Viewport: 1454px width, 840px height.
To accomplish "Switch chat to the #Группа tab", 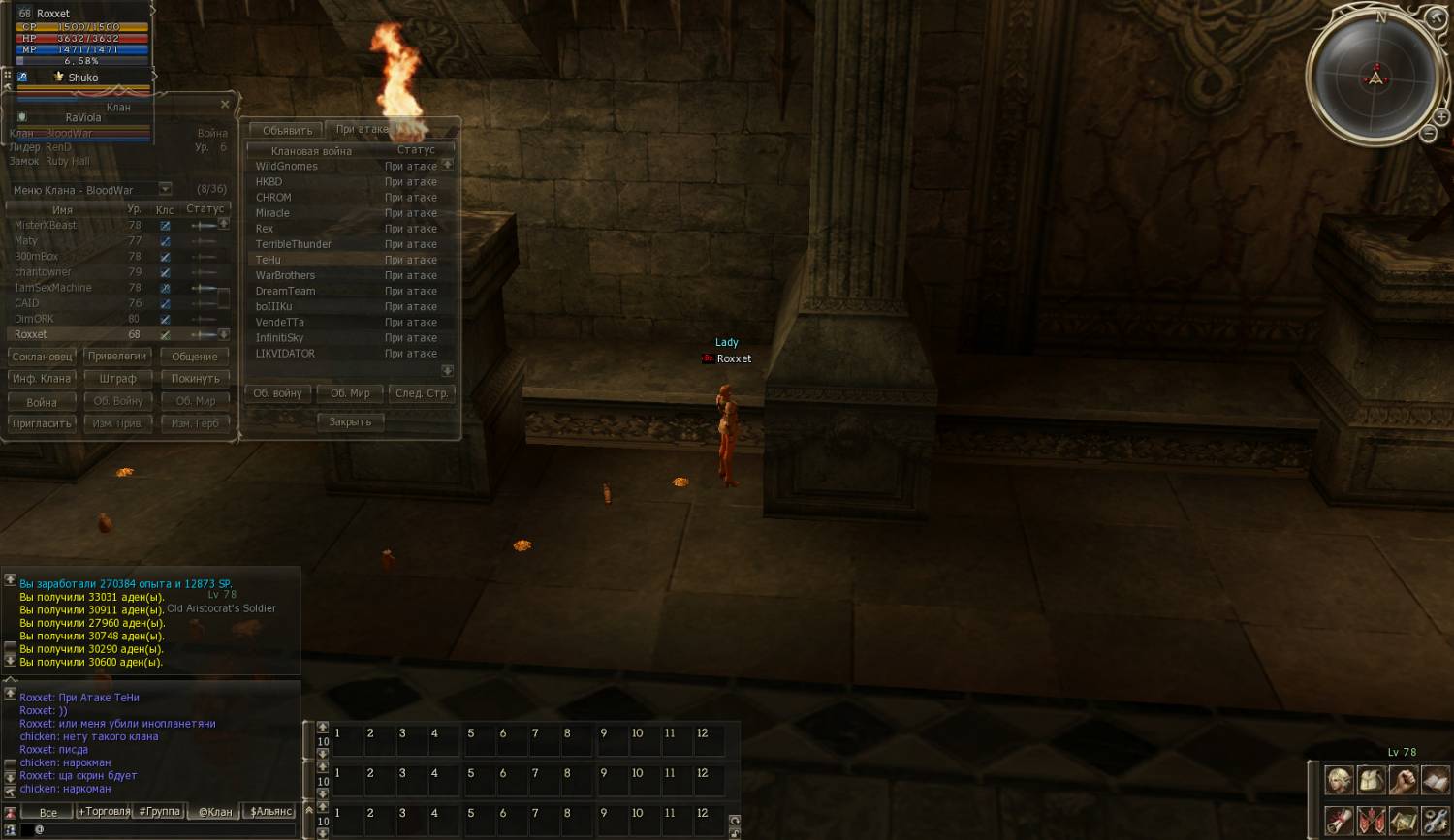I will pyautogui.click(x=160, y=812).
